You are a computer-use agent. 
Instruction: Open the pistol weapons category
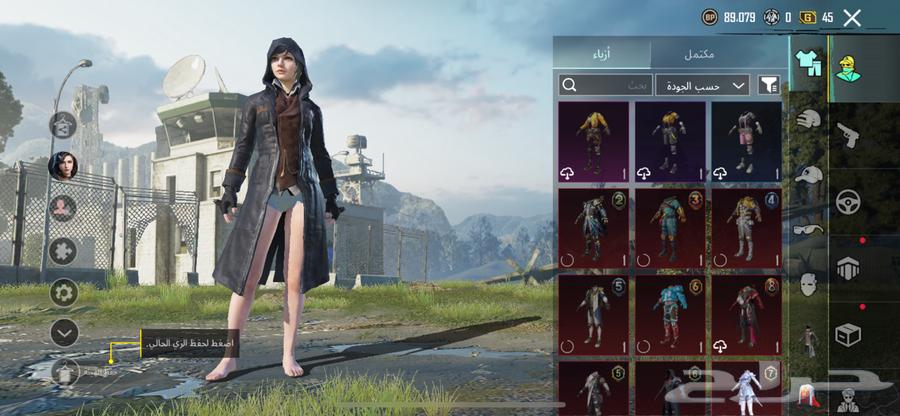848,134
